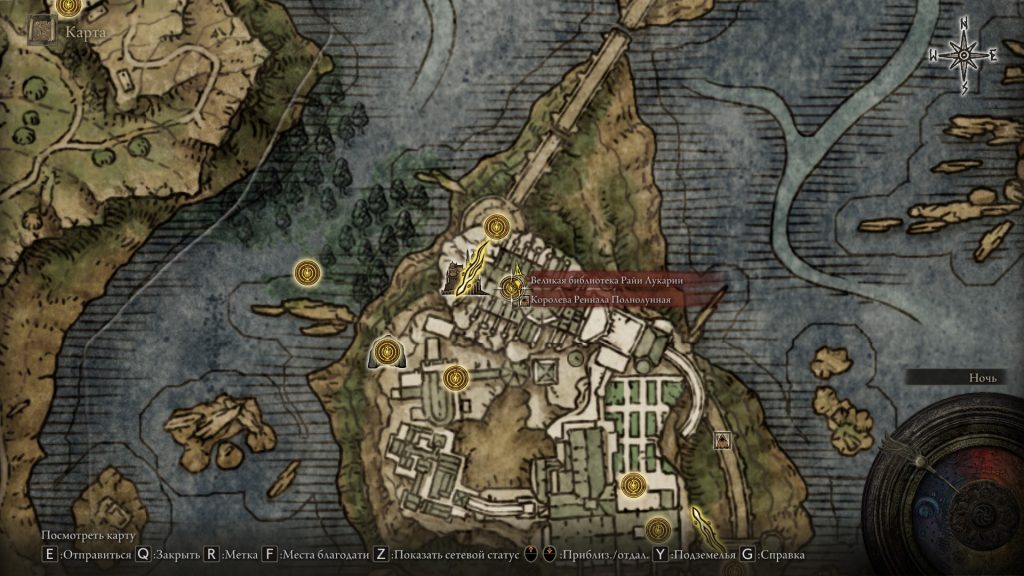Click the compass rose
1024x576 pixels.
965,56
